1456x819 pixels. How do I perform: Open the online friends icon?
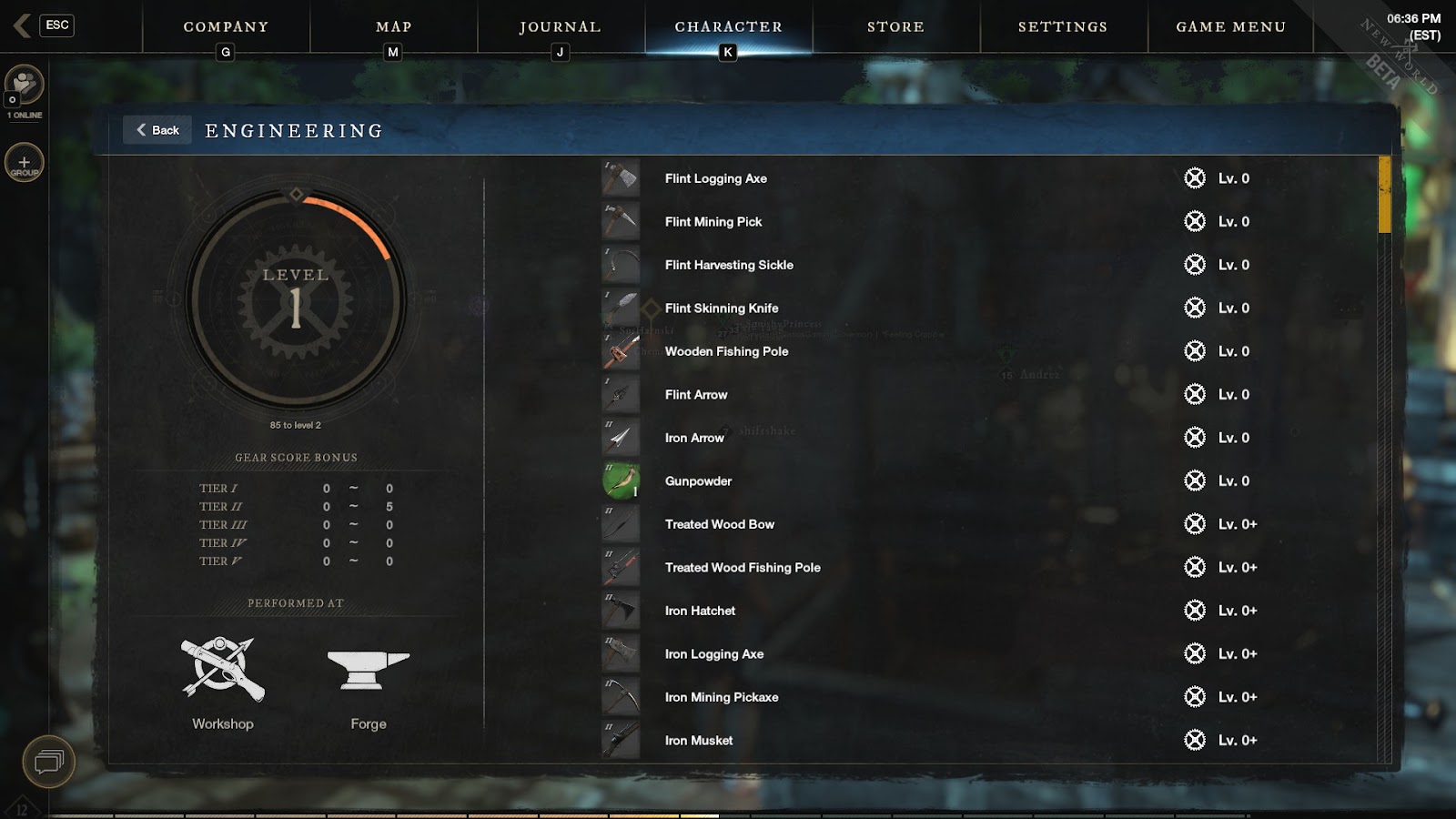(x=25, y=86)
